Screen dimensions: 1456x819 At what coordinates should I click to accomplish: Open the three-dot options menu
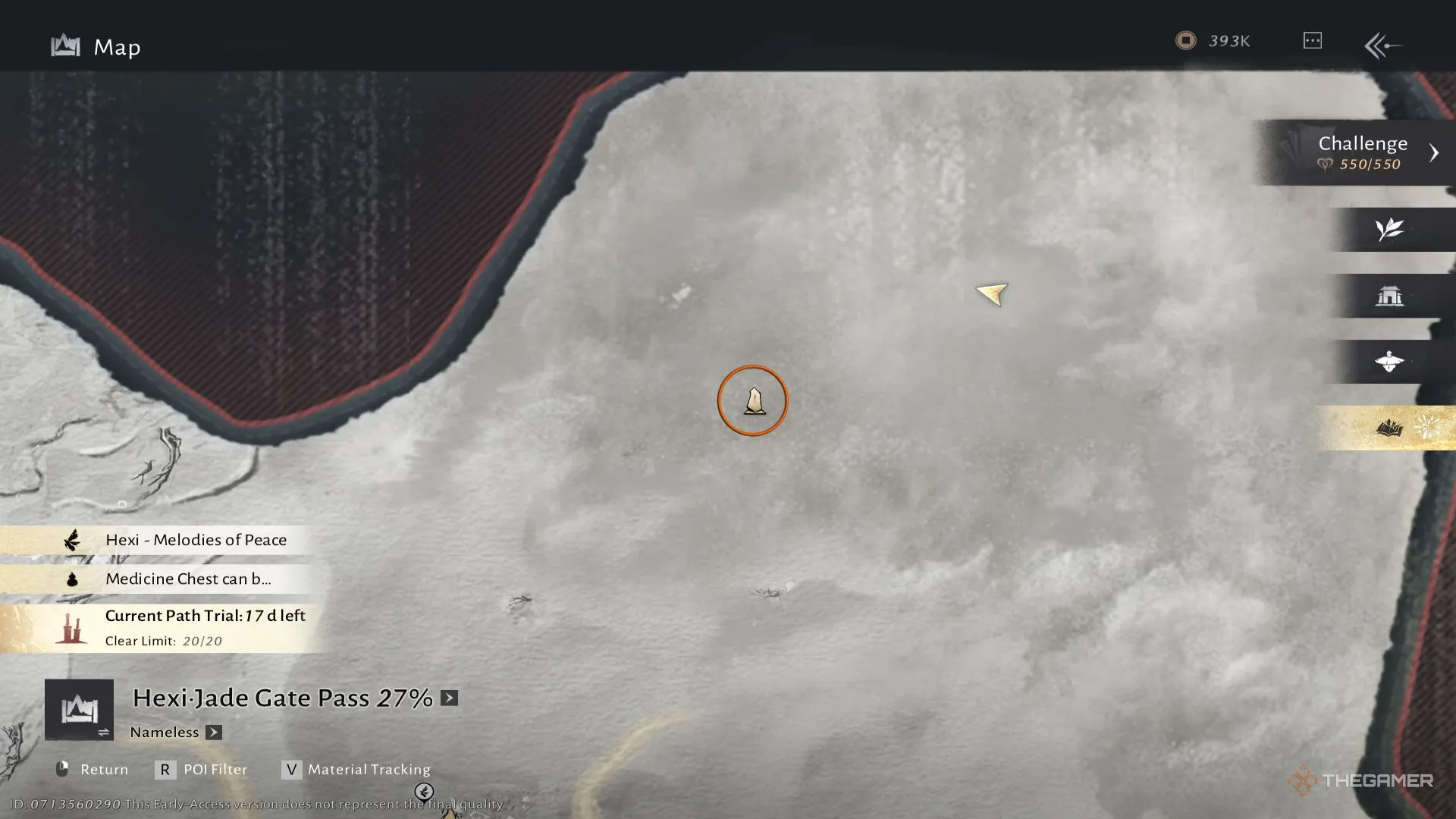tap(1312, 41)
